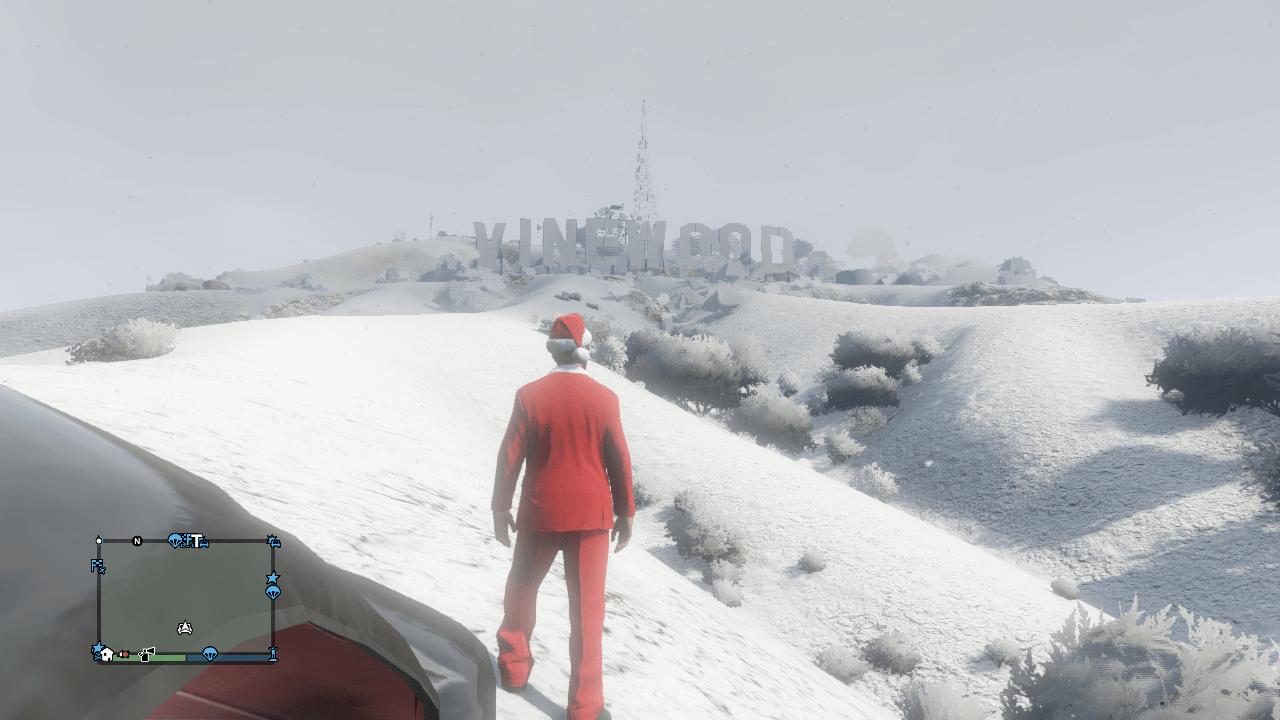Click the red dot blip near the safehouse icon
Viewport: 1280px width, 720px height.
126,654
